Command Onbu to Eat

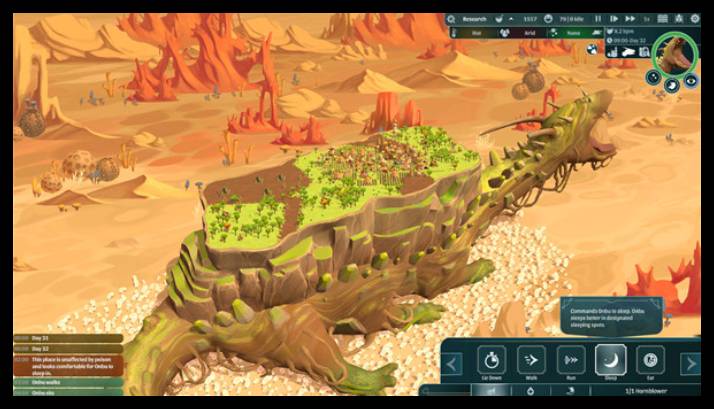650,360
